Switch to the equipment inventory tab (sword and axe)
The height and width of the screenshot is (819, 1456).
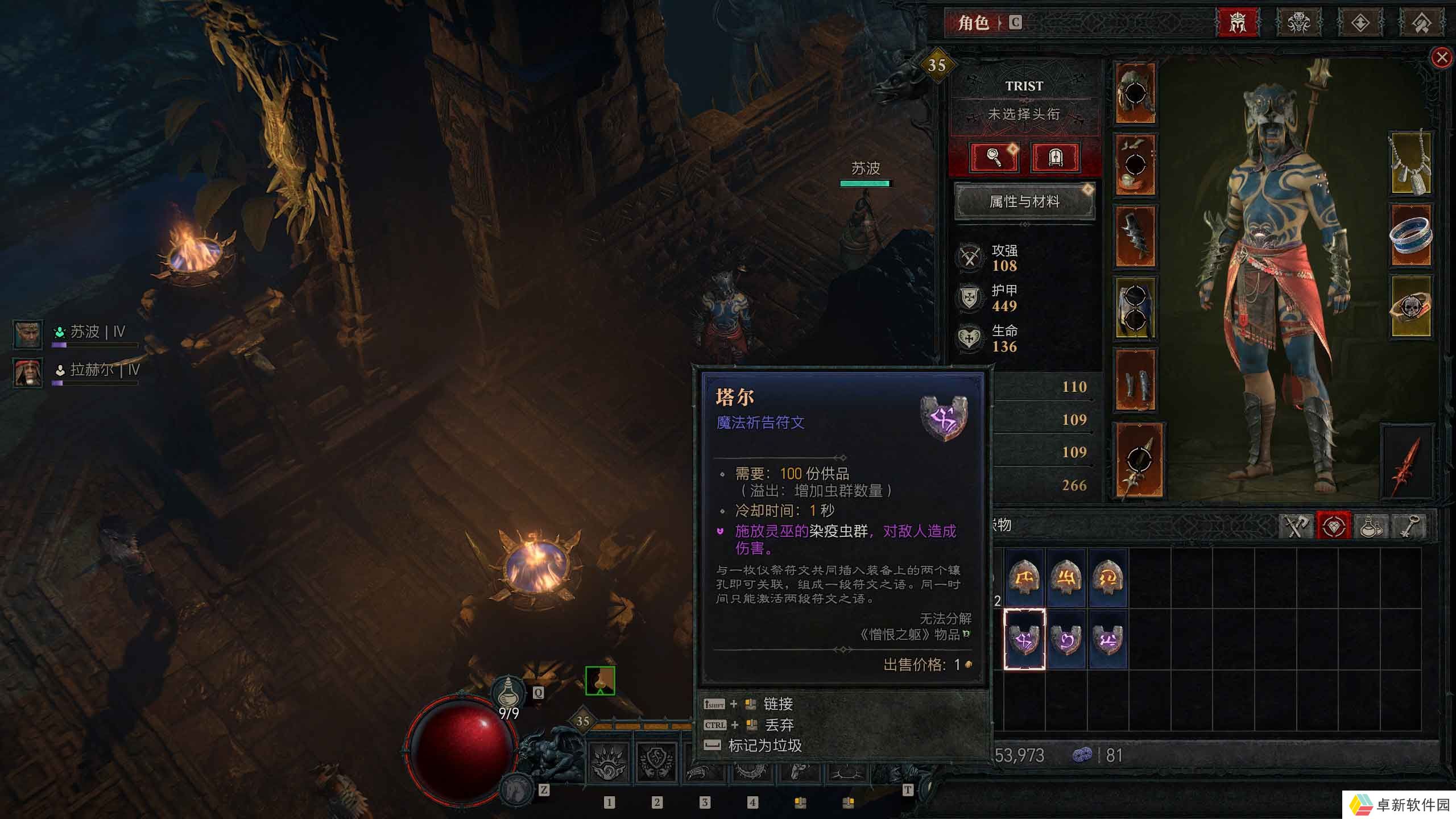pyautogui.click(x=1296, y=526)
